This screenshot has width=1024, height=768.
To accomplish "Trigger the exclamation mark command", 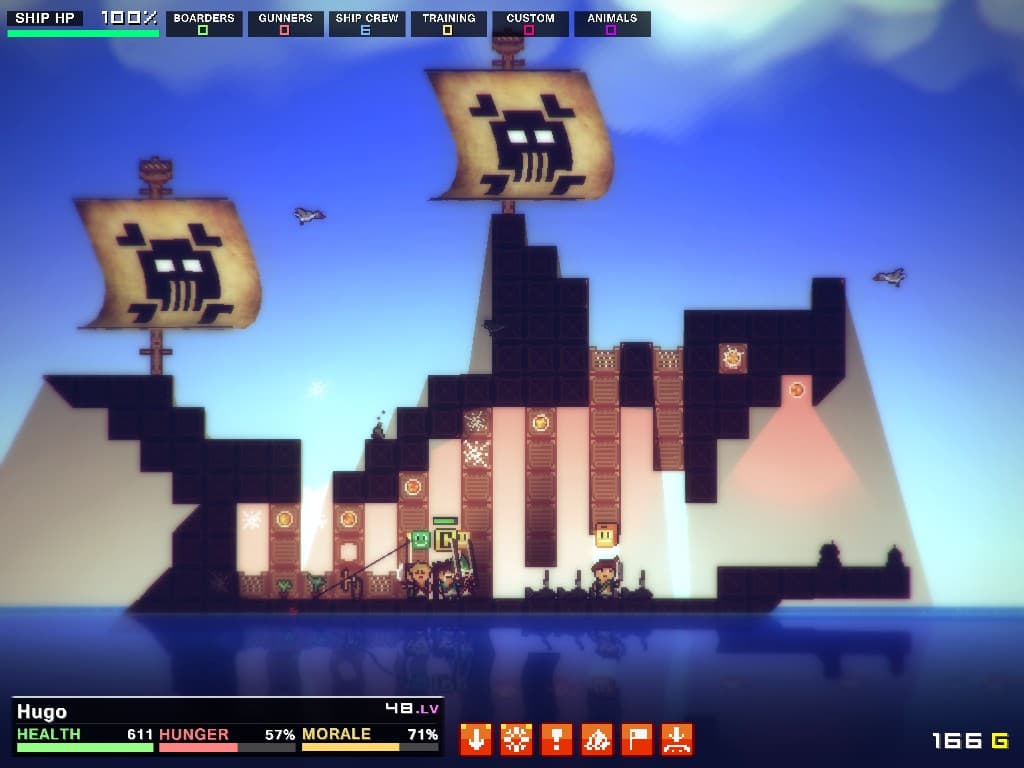I will [556, 739].
